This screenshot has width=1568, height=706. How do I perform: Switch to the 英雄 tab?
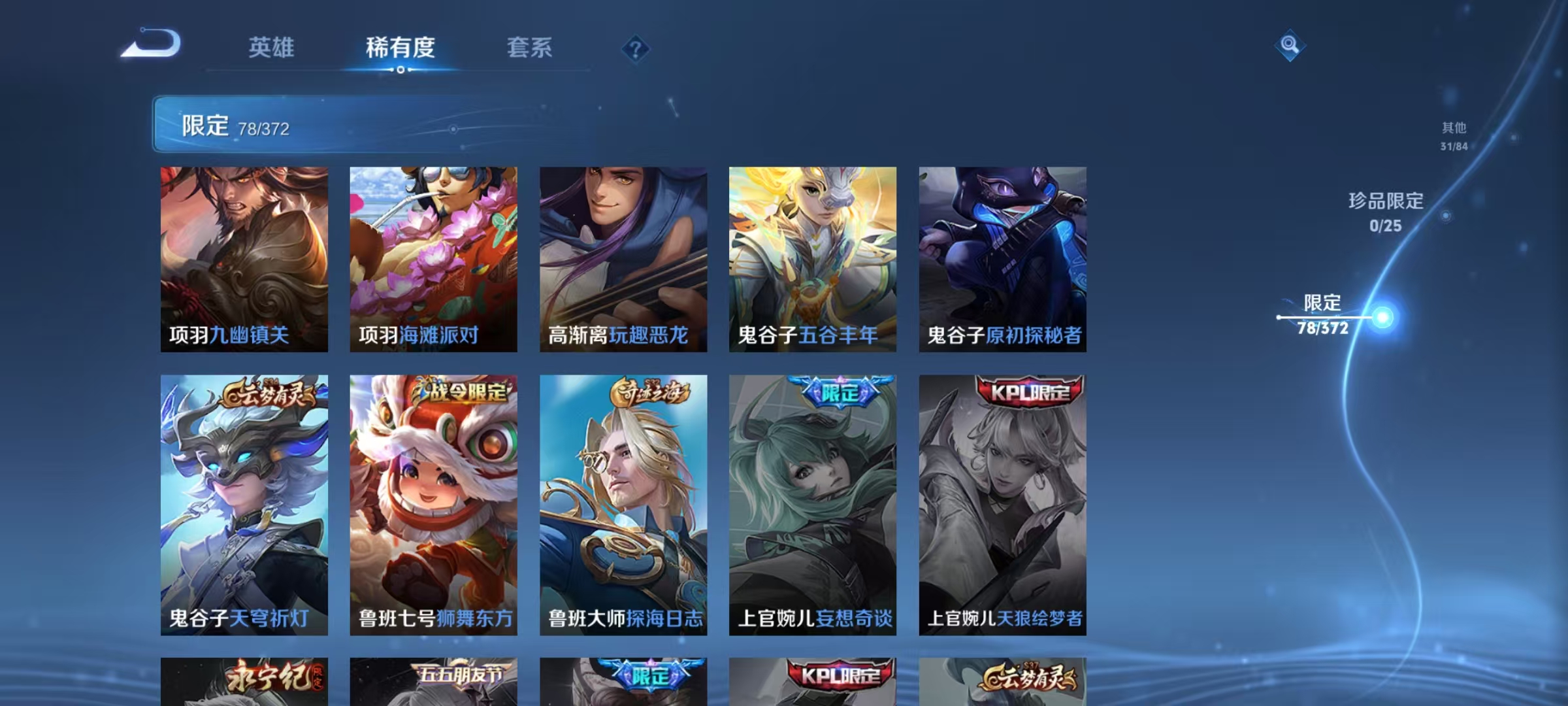point(272,48)
